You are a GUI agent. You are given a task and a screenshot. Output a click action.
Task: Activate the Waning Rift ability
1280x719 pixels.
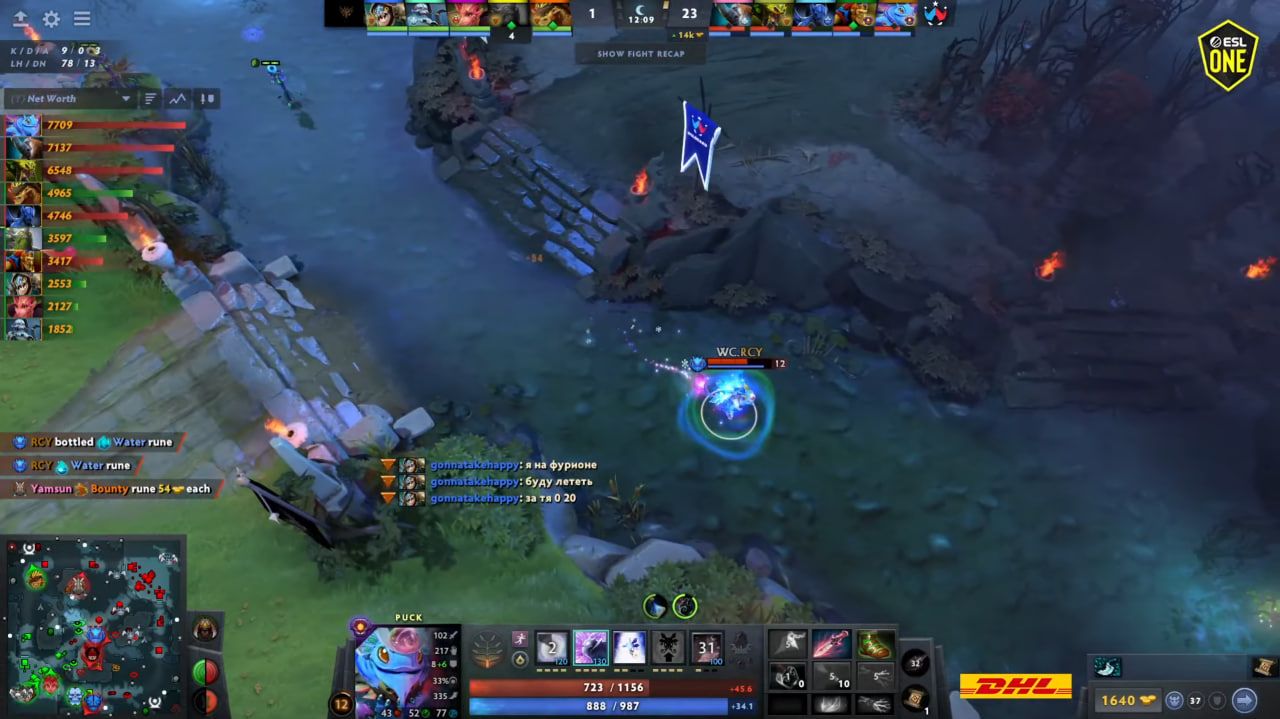tap(590, 647)
